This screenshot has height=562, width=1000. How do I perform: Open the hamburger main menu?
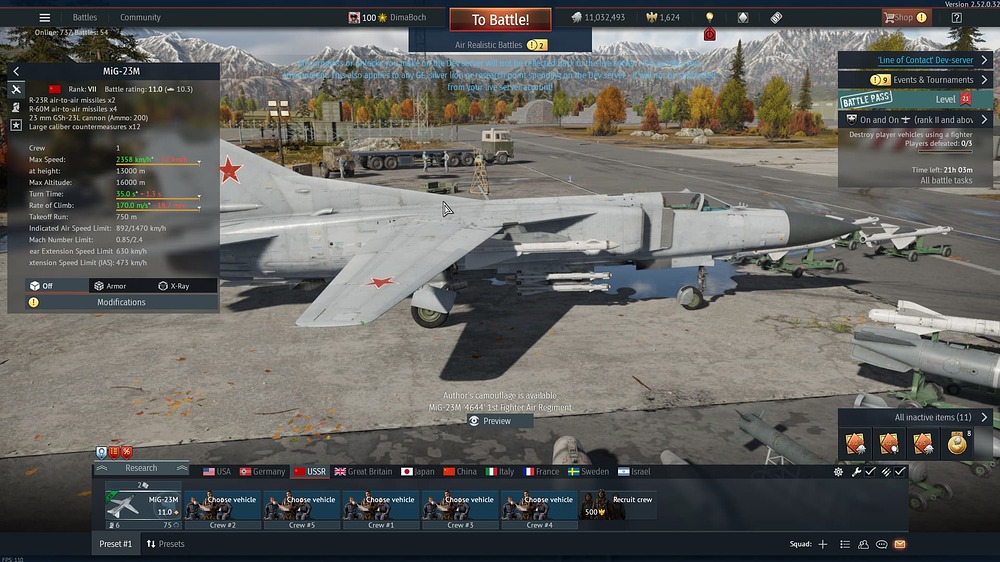click(44, 17)
